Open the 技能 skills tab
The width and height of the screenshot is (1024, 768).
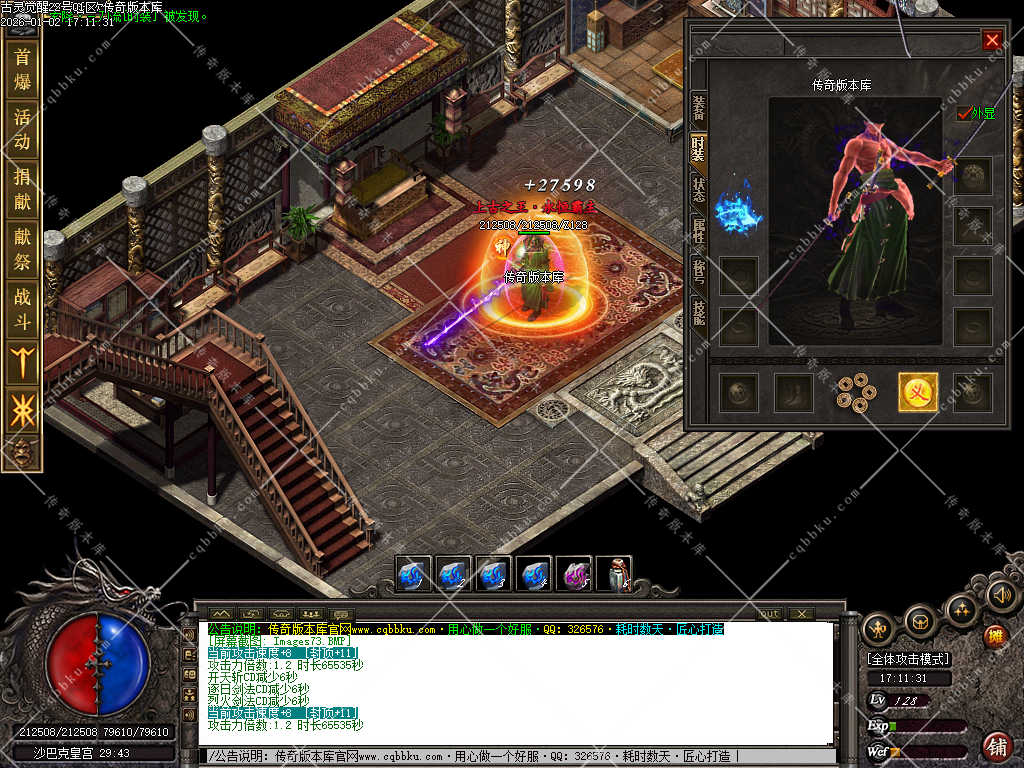tap(698, 313)
